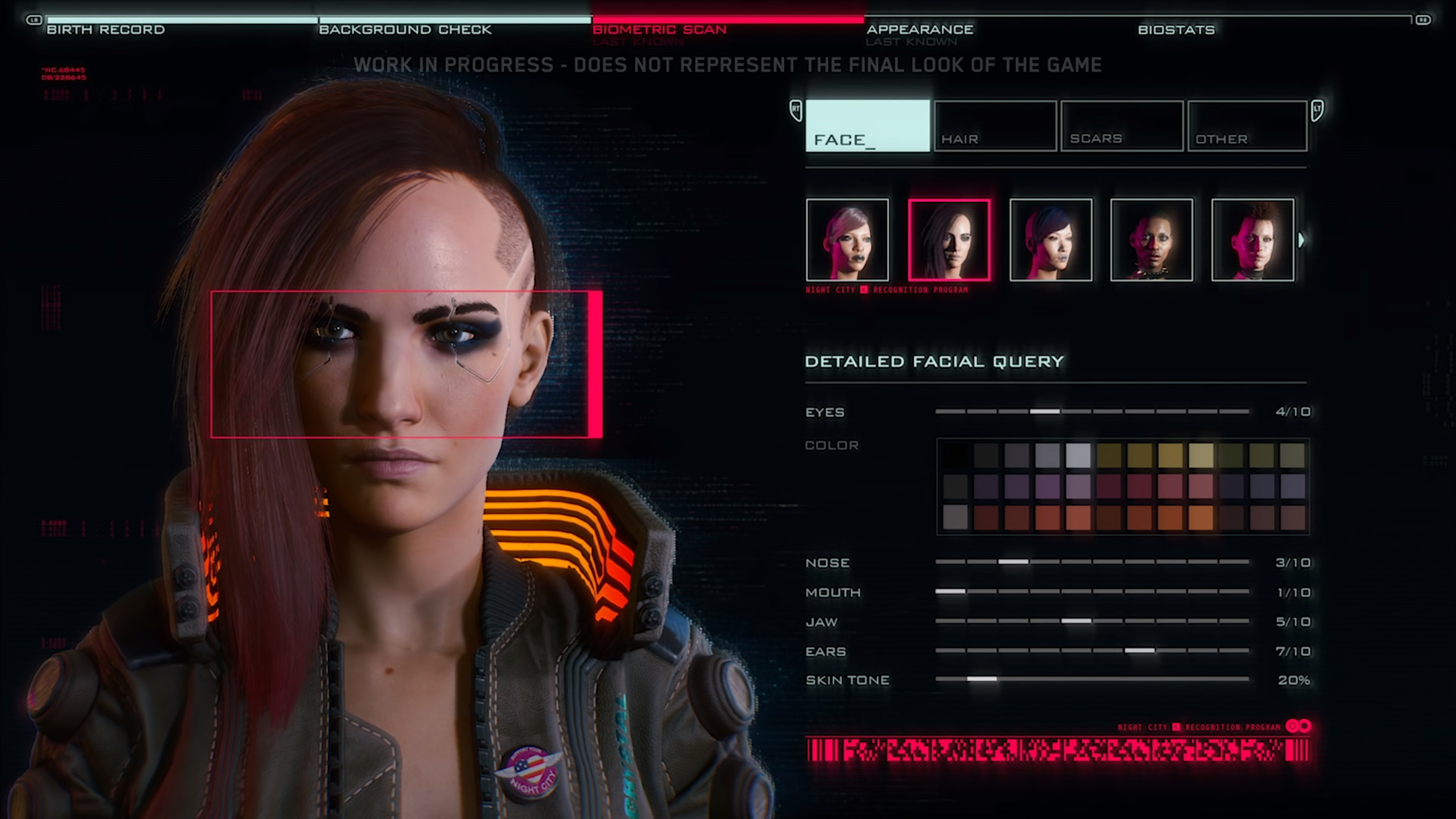Pick the short blue-haired face preset
The height and width of the screenshot is (819, 1456).
(1051, 240)
